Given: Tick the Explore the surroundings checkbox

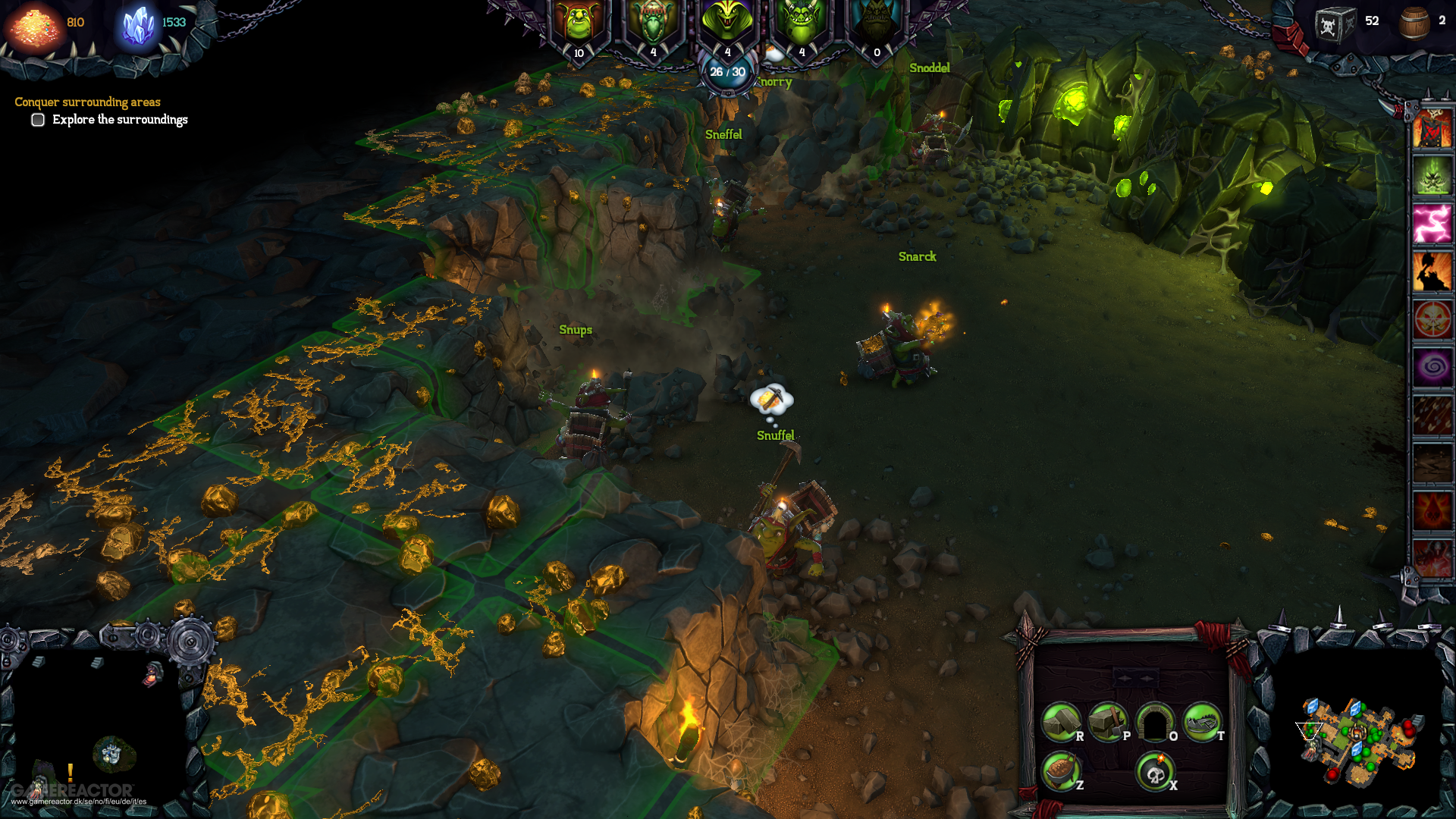Looking at the screenshot, I should (x=38, y=120).
